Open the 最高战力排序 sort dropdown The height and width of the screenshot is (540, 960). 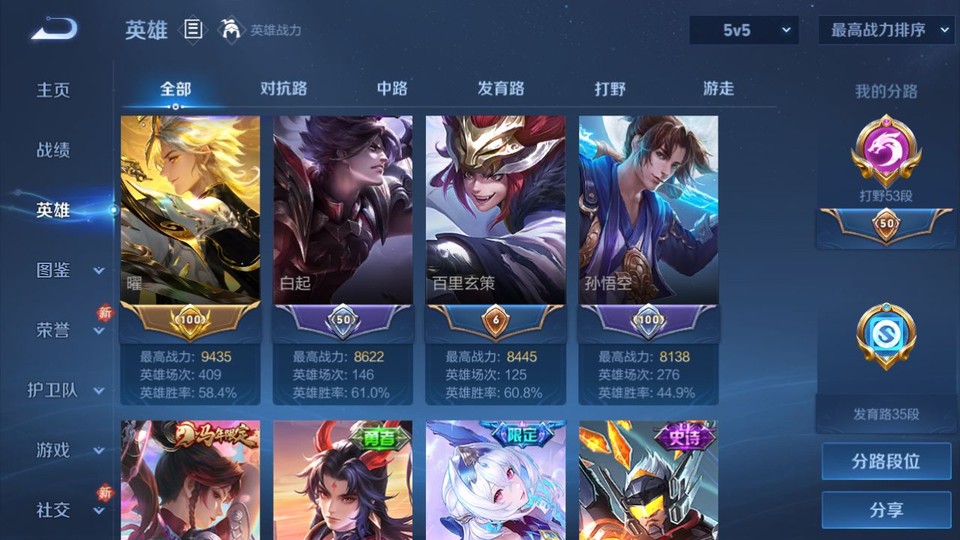[887, 30]
